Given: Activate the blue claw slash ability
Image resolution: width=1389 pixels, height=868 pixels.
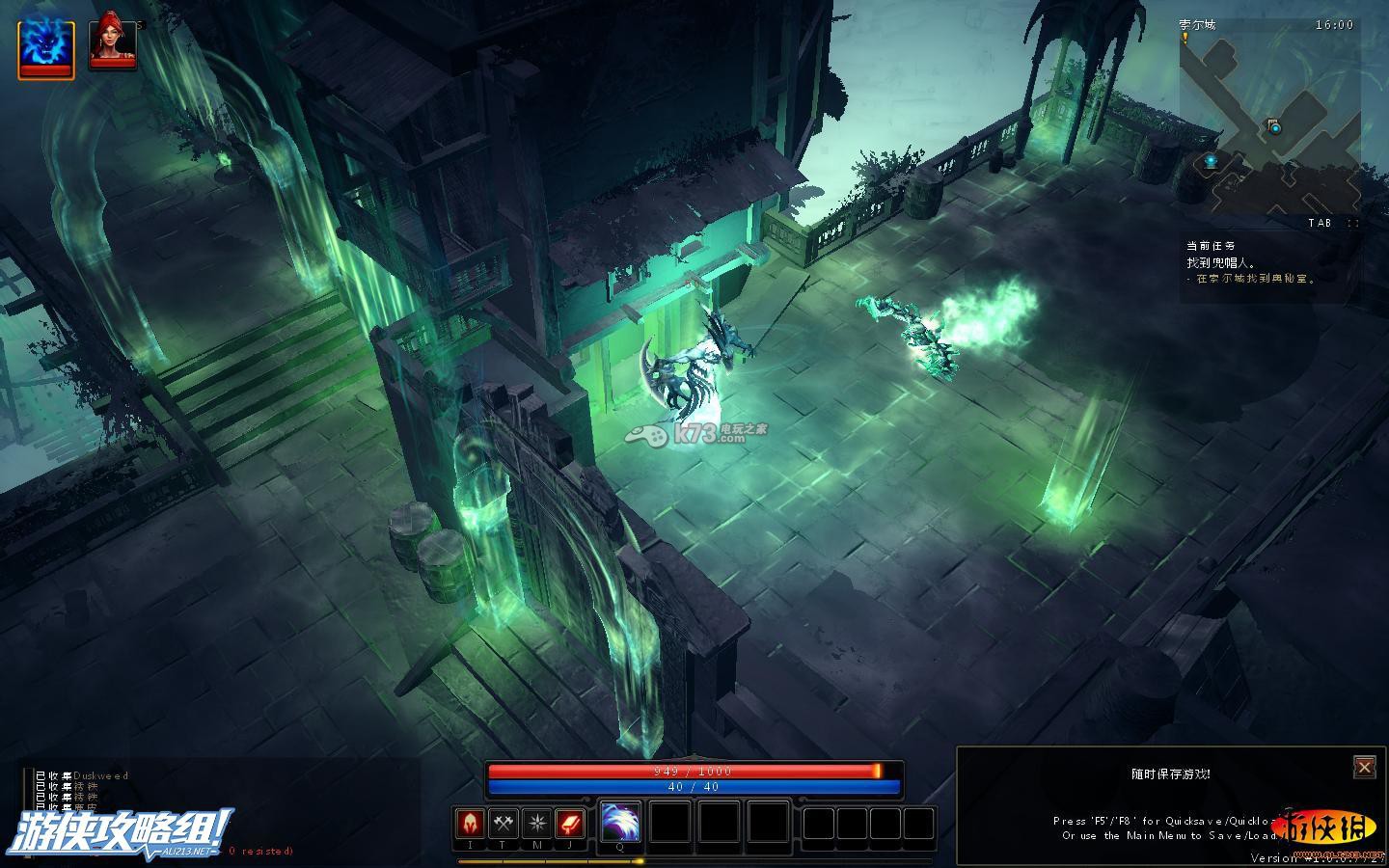Looking at the screenshot, I should 620,823.
